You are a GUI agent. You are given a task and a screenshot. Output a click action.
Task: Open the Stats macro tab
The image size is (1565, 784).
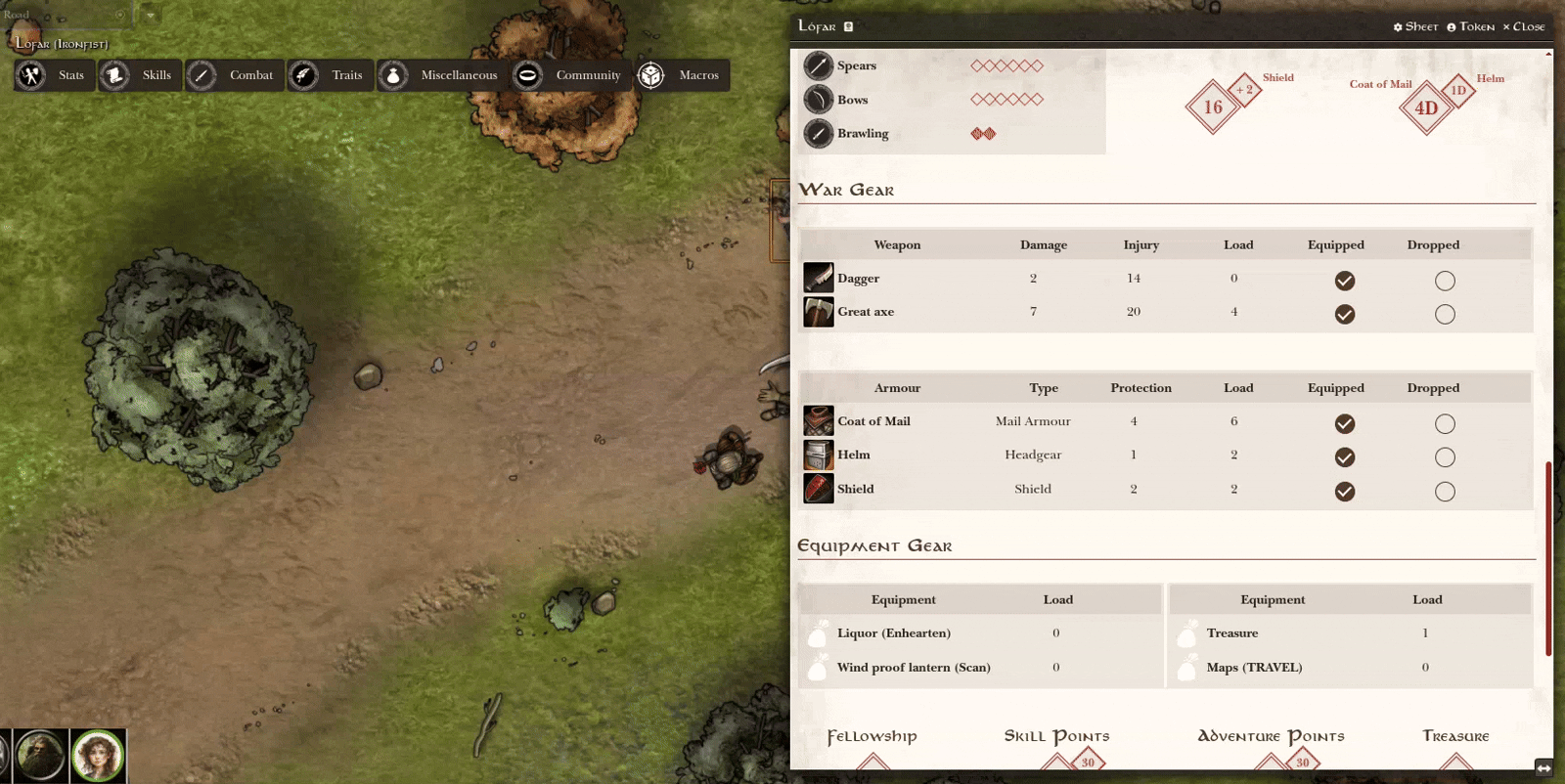click(x=55, y=75)
